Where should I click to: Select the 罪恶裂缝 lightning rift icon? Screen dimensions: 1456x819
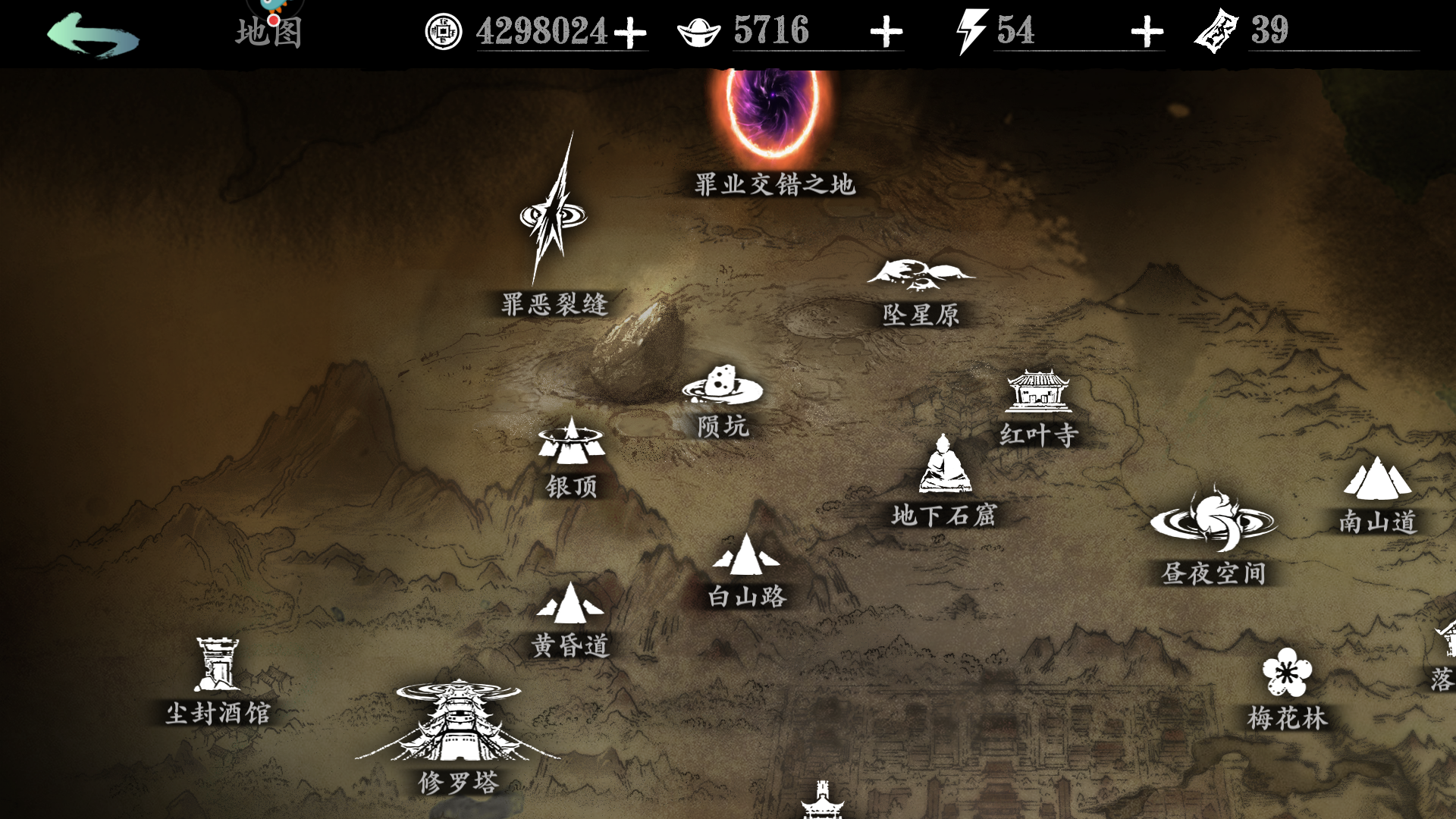point(554,216)
